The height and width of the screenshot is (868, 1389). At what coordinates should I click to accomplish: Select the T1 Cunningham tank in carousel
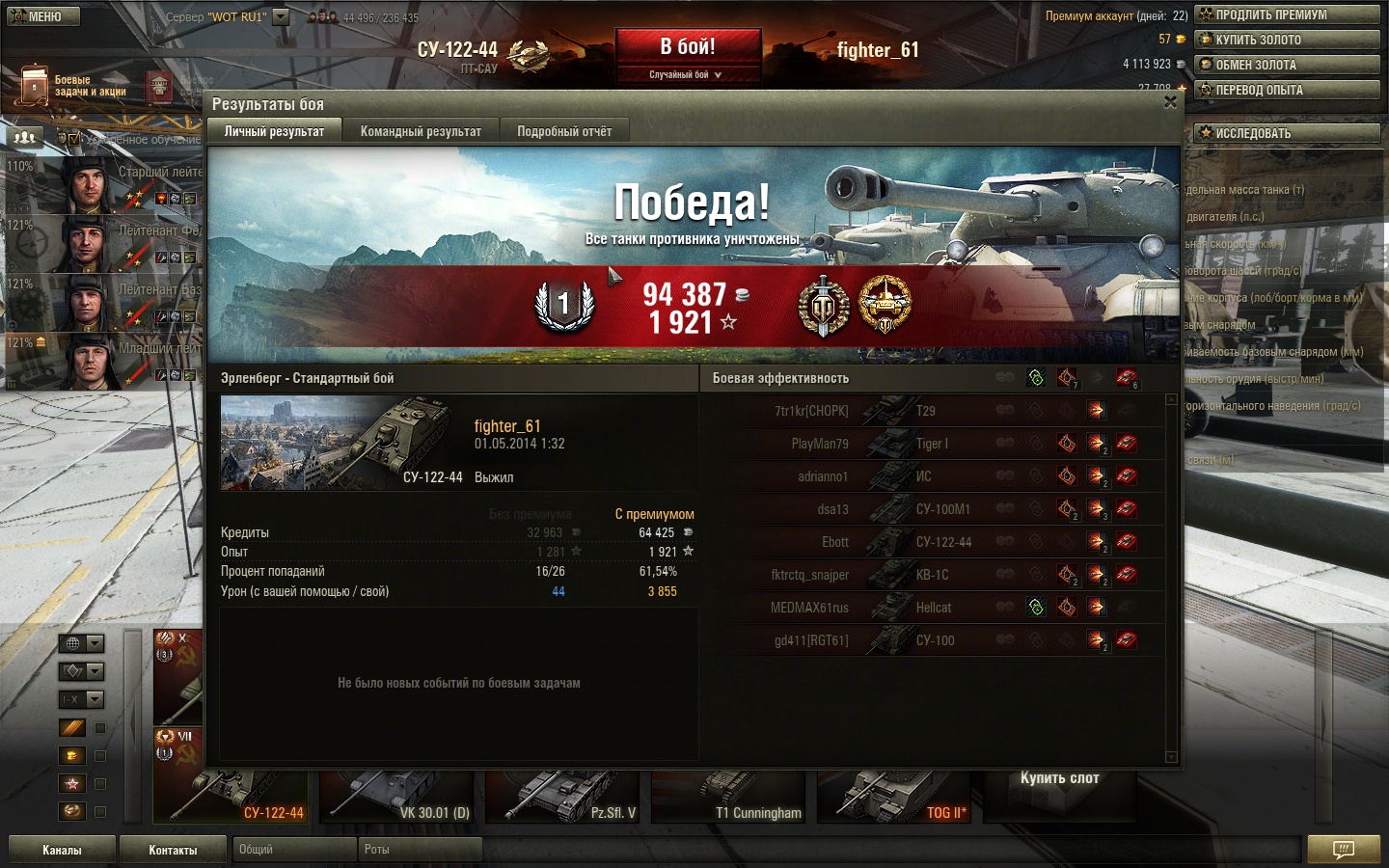728,797
